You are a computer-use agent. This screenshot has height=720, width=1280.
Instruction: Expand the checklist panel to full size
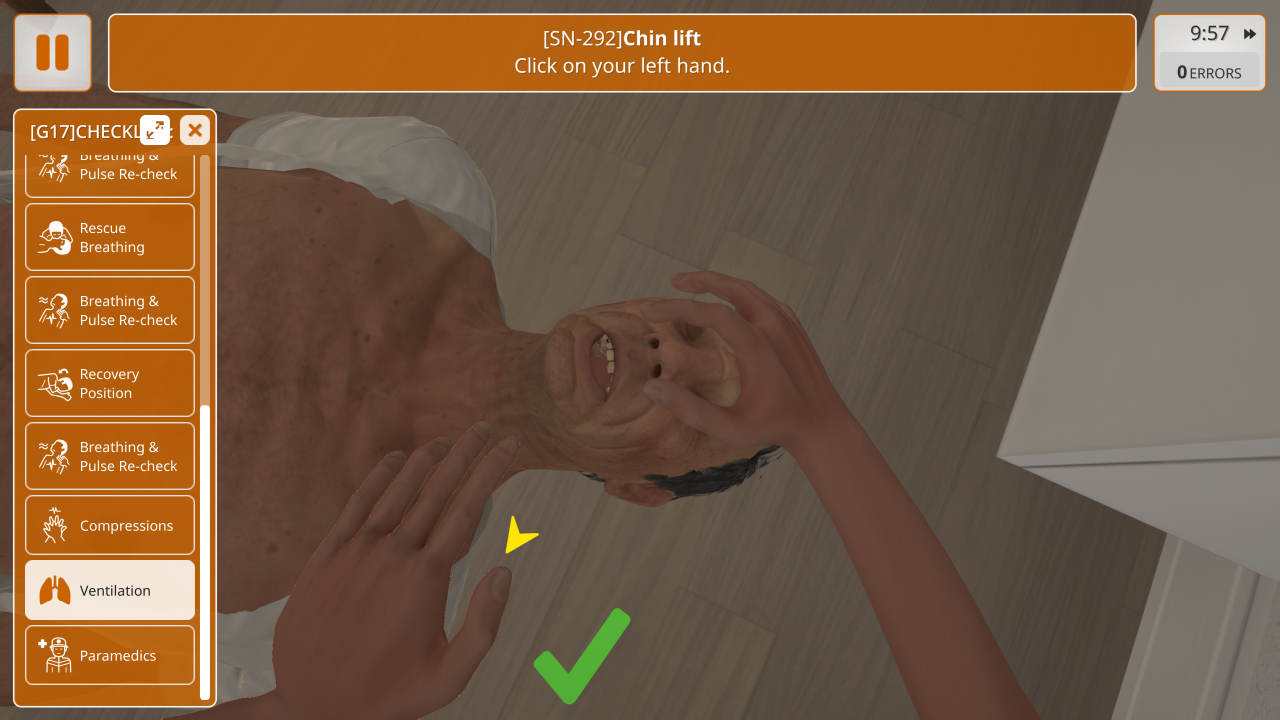click(155, 130)
